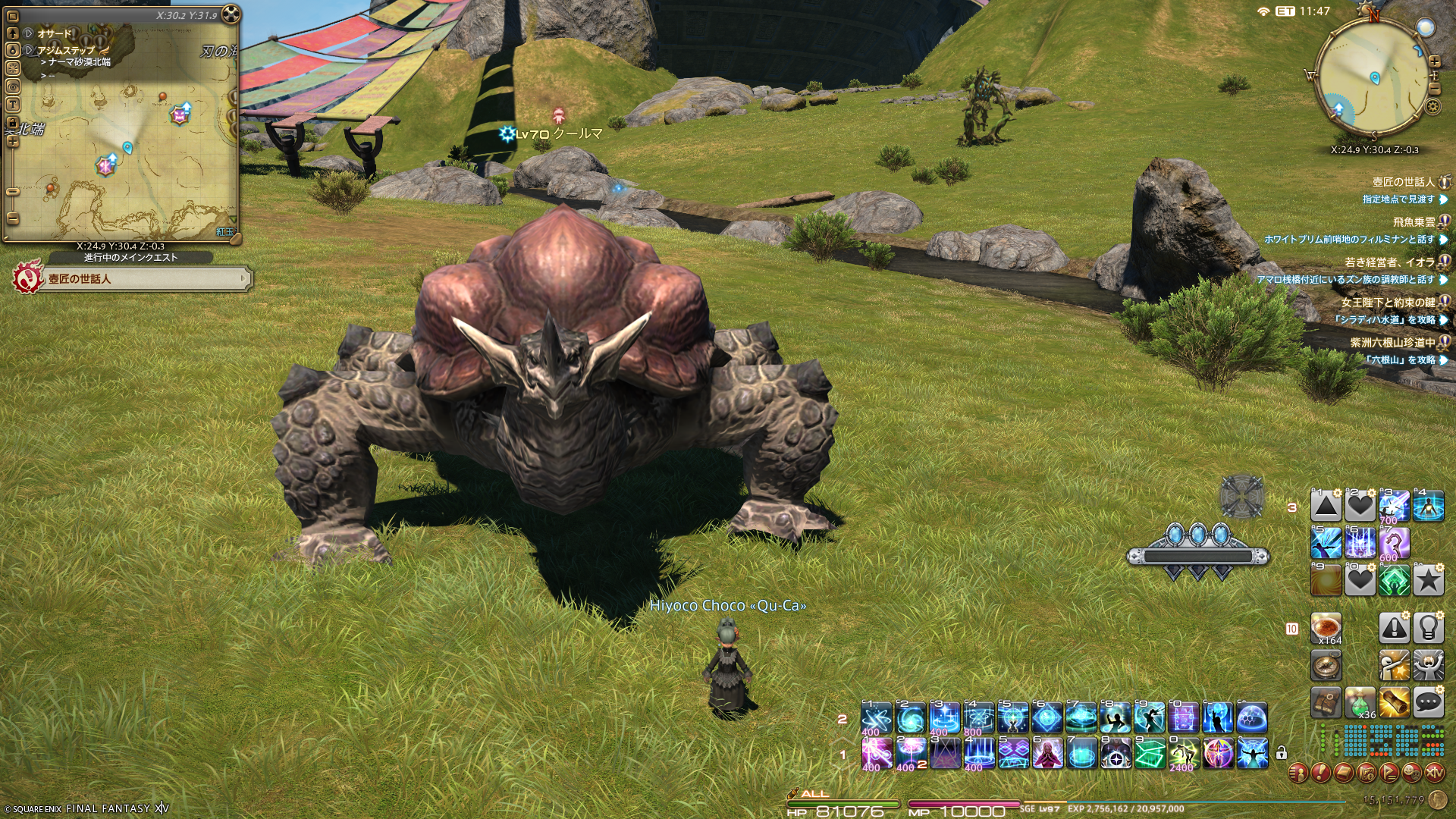Image resolution: width=1456 pixels, height=819 pixels.
Task: Use the green panels ability in hotbar 1
Action: 1150,754
